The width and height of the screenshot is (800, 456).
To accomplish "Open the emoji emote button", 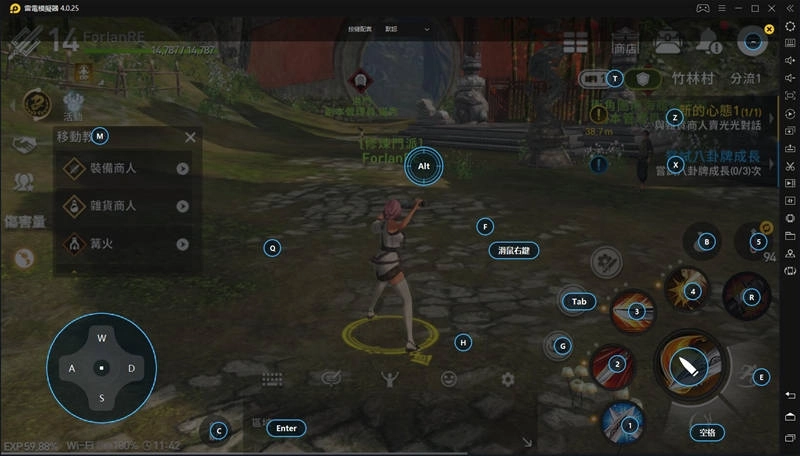I will point(449,379).
